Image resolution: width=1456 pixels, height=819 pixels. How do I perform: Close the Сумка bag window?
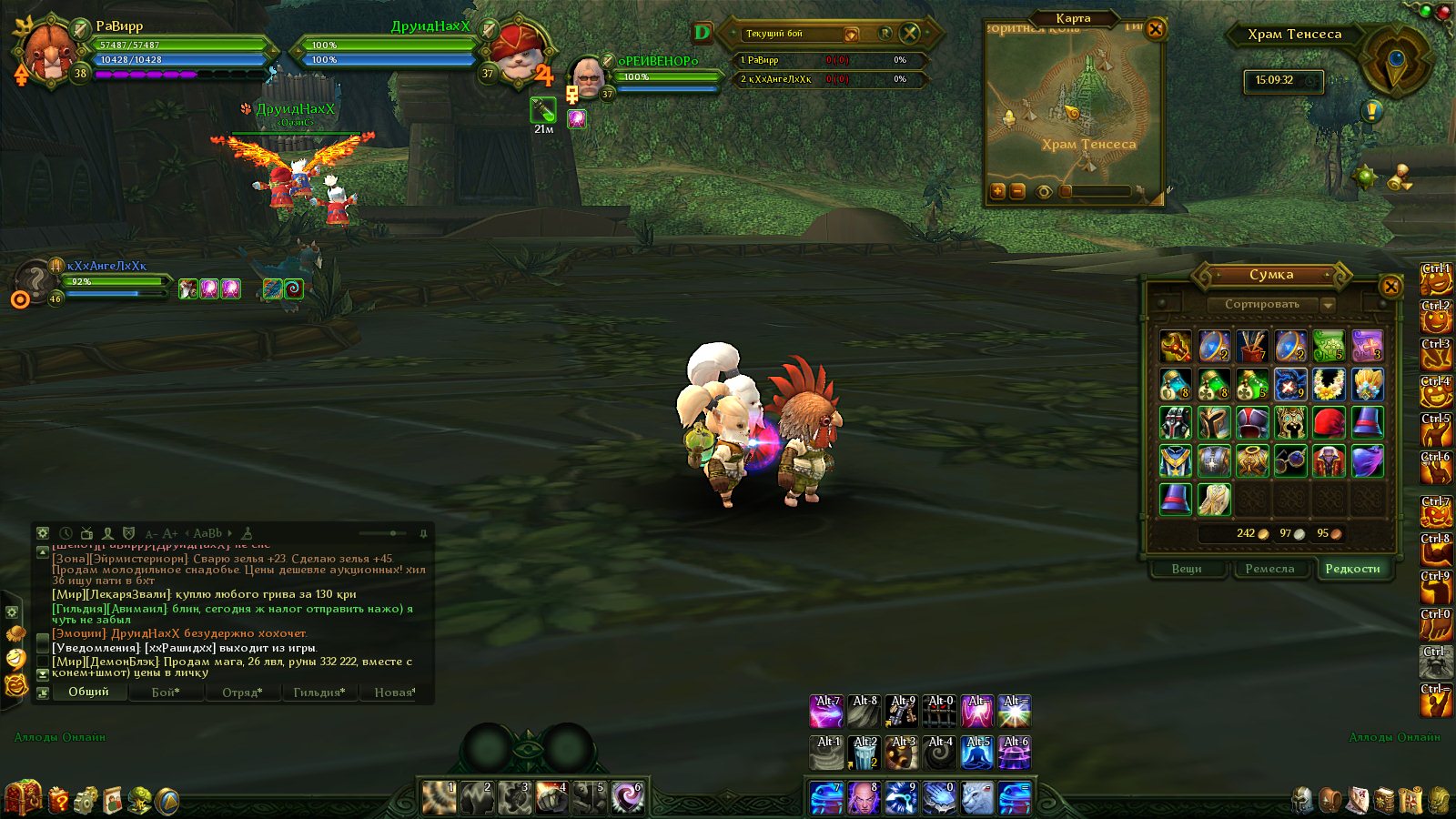[1390, 287]
